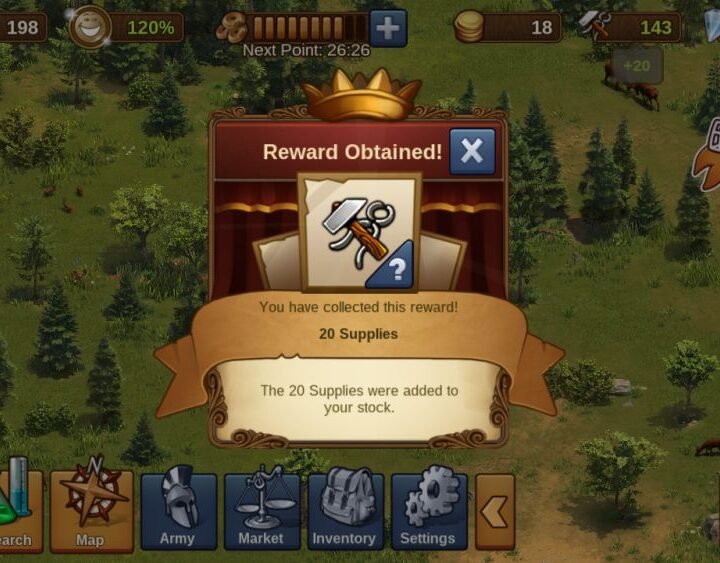The width and height of the screenshot is (720, 563).
Task: Add forge points with the plus button
Action: (388, 28)
